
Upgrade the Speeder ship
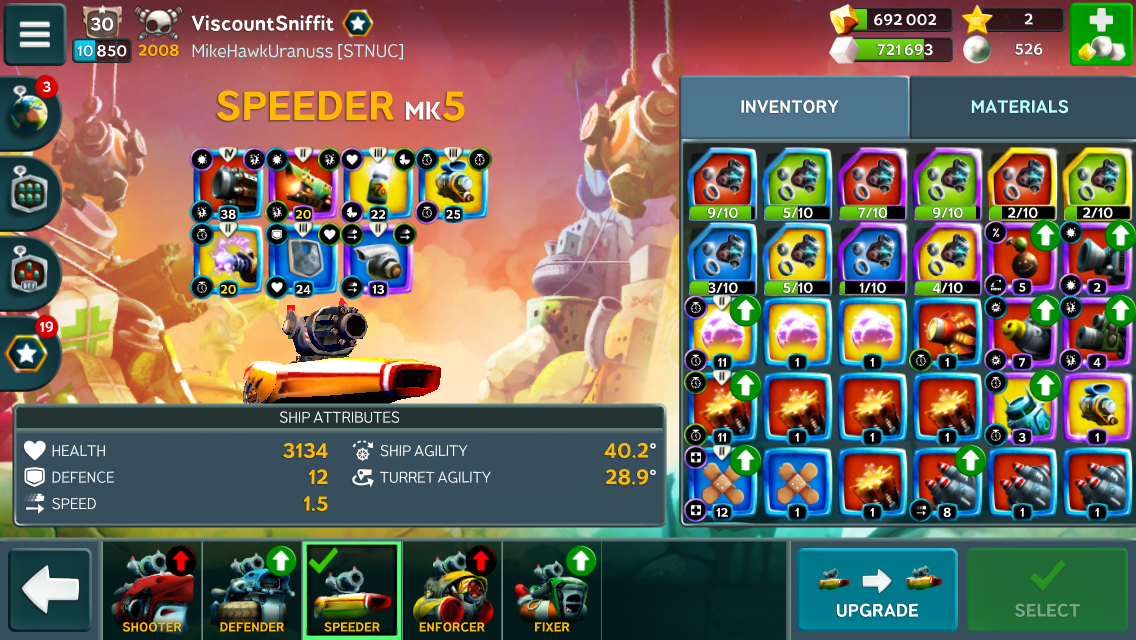[877, 590]
